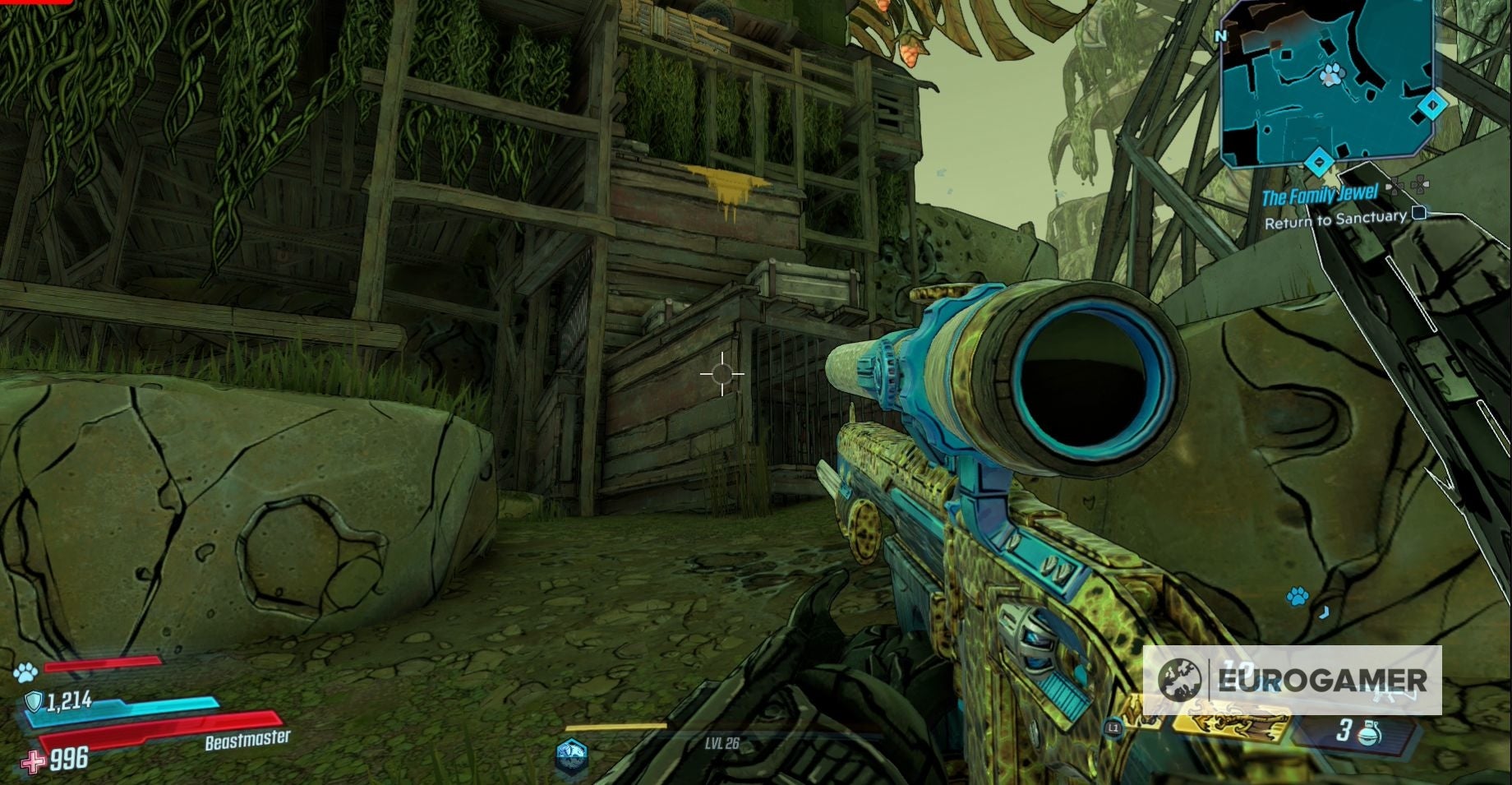The height and width of the screenshot is (785, 1512).
Task: Click the diamond waypoint on minimap's right edge
Action: (x=1432, y=105)
